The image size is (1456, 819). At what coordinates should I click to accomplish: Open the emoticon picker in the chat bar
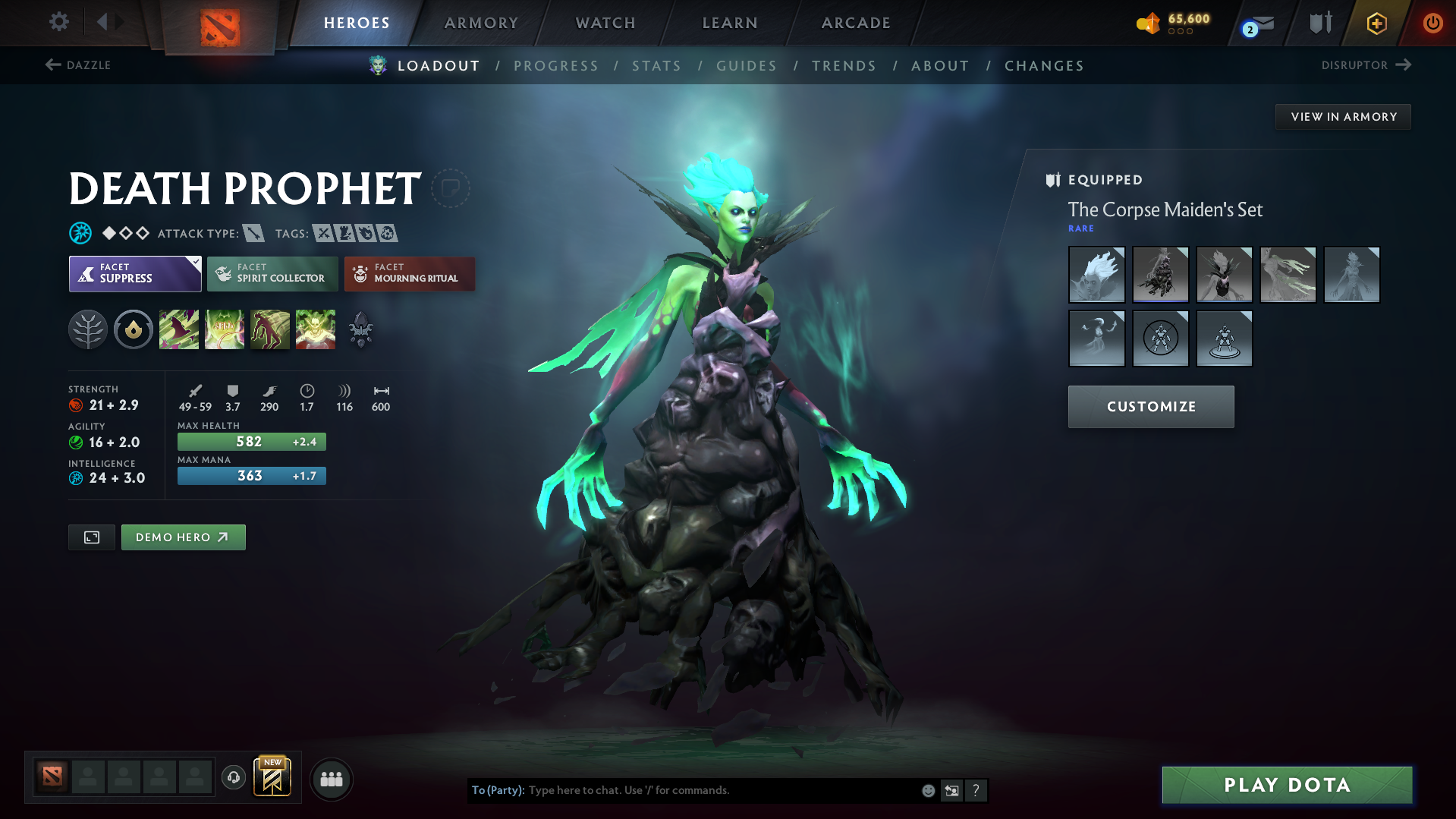[928, 790]
